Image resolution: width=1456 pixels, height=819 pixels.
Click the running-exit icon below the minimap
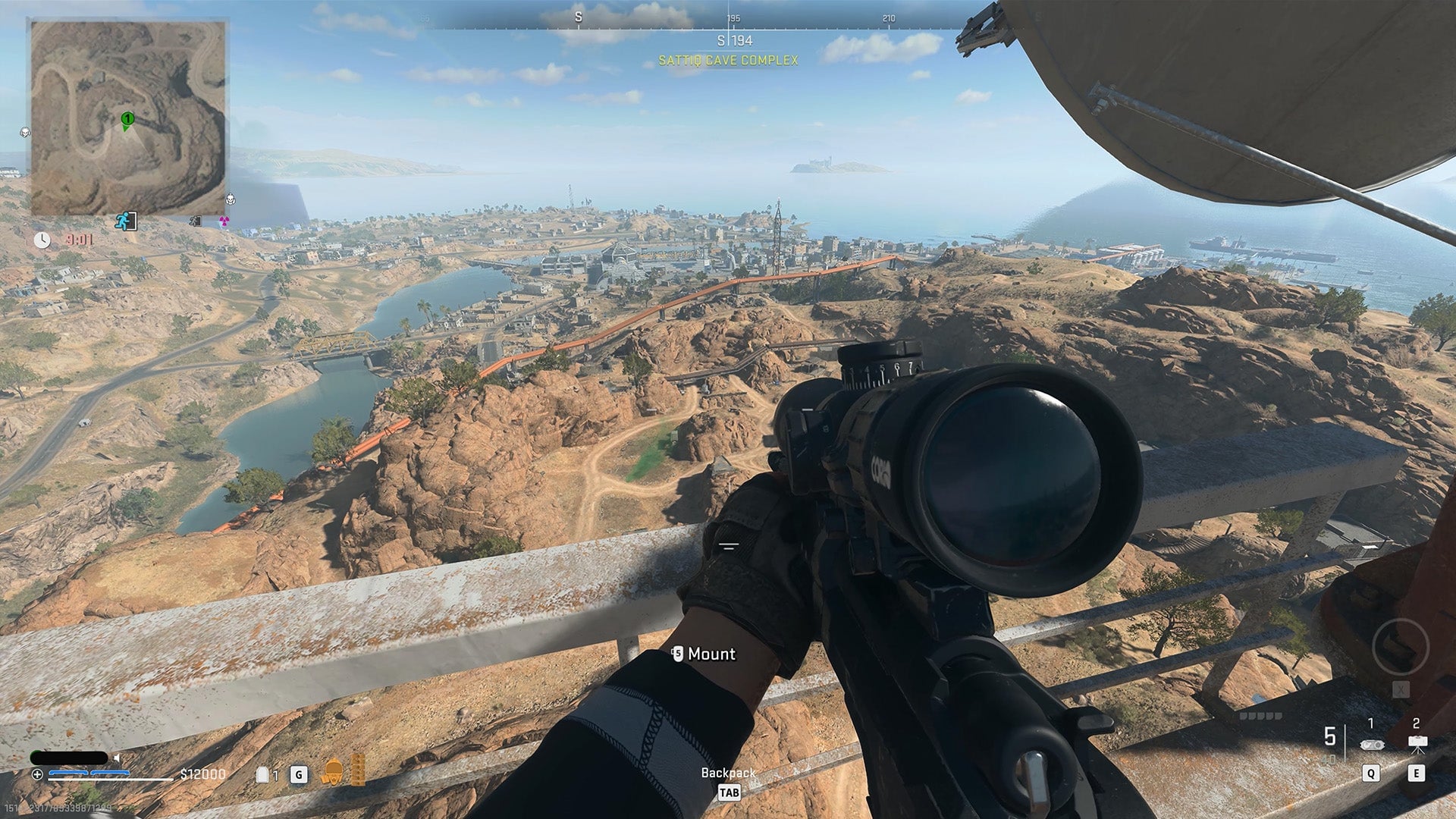[127, 220]
